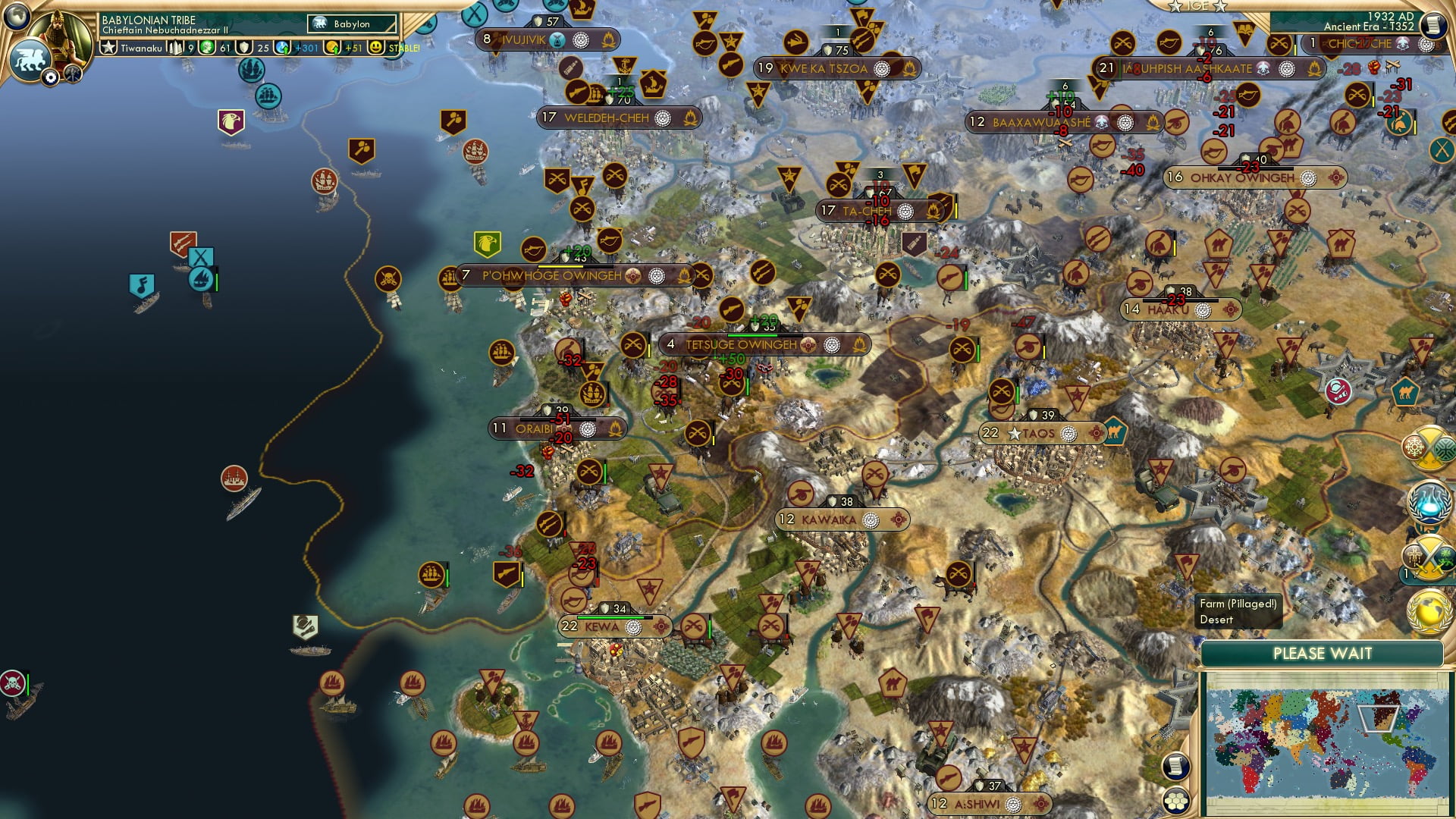Click the PLEASE WAIT turn button
The width and height of the screenshot is (1456, 819).
(1322, 654)
